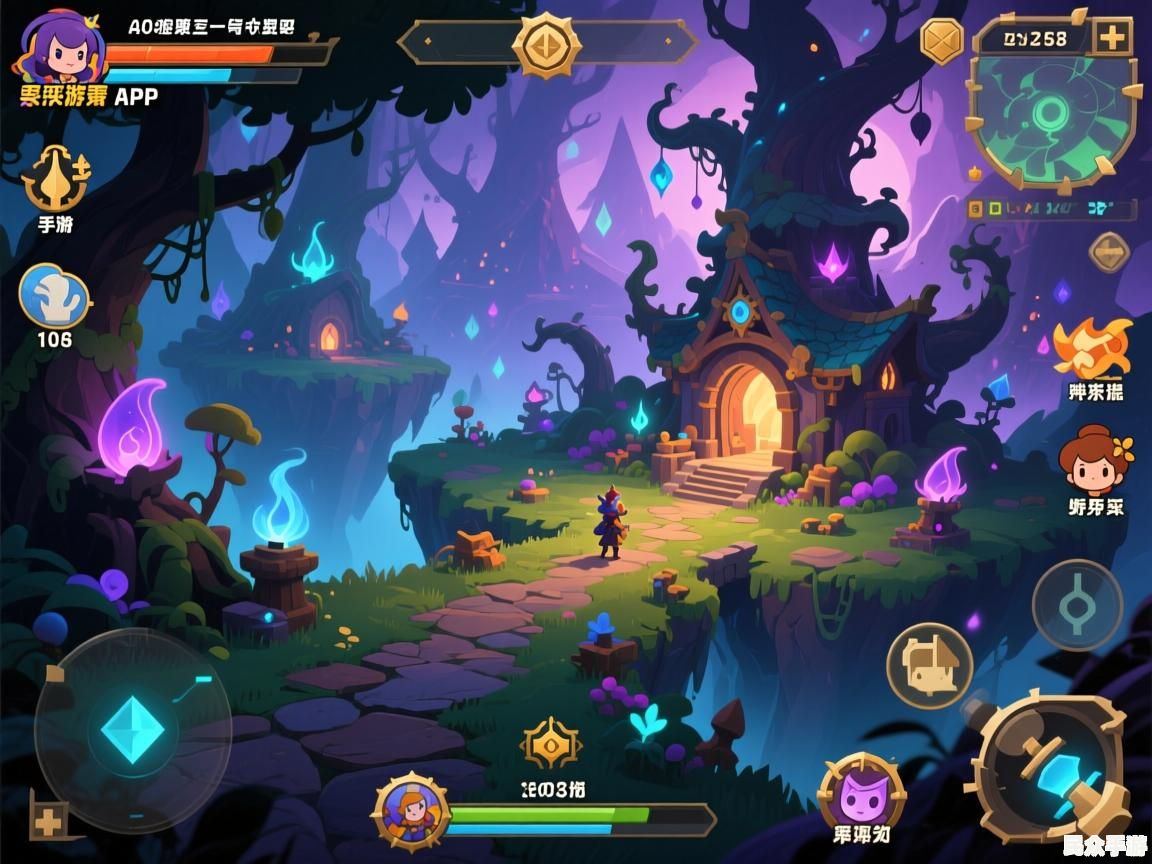Select the white glove icon labeled 106
Screen dimensions: 1152x864
coord(54,297)
